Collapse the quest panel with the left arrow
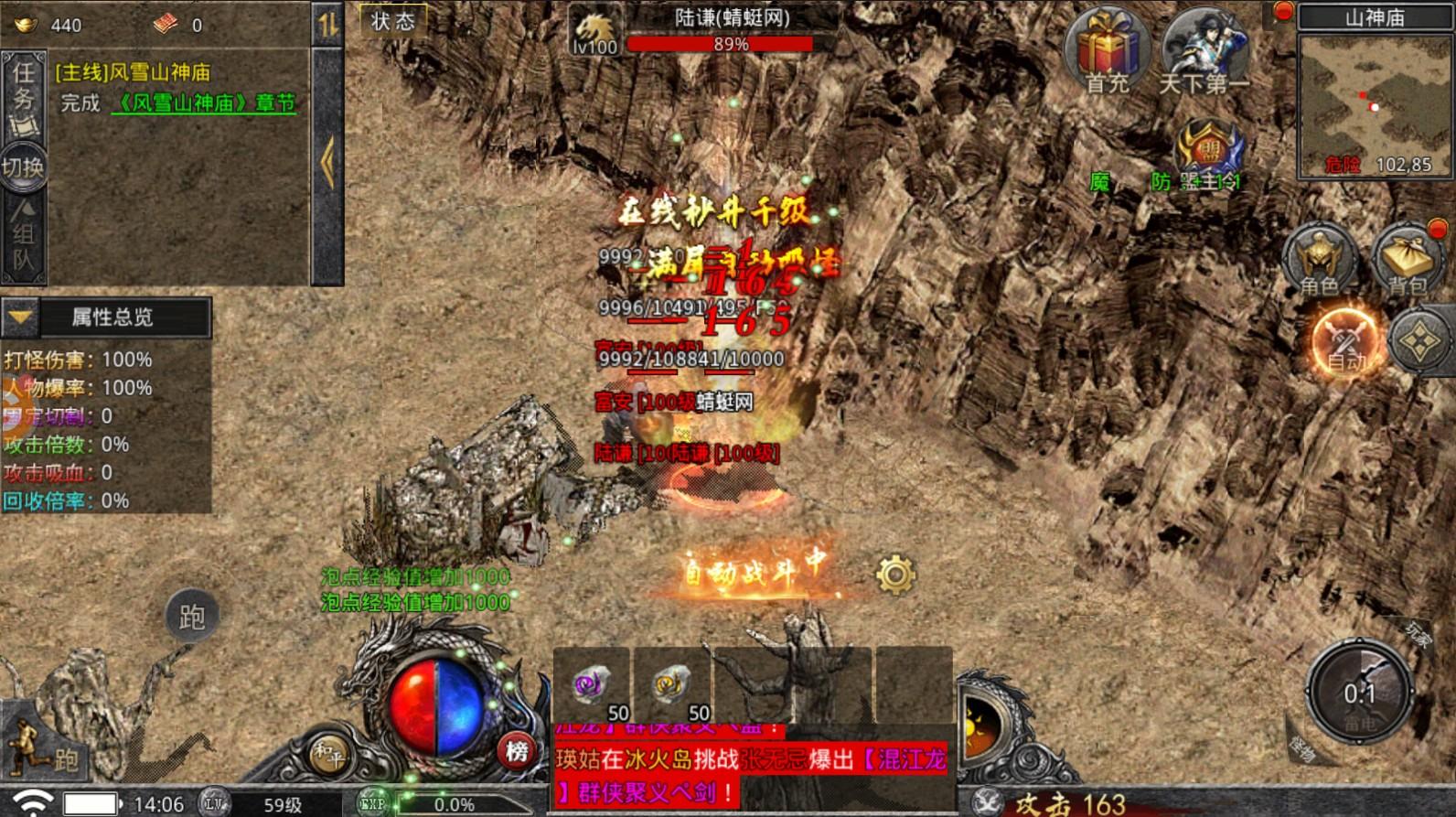 327,163
